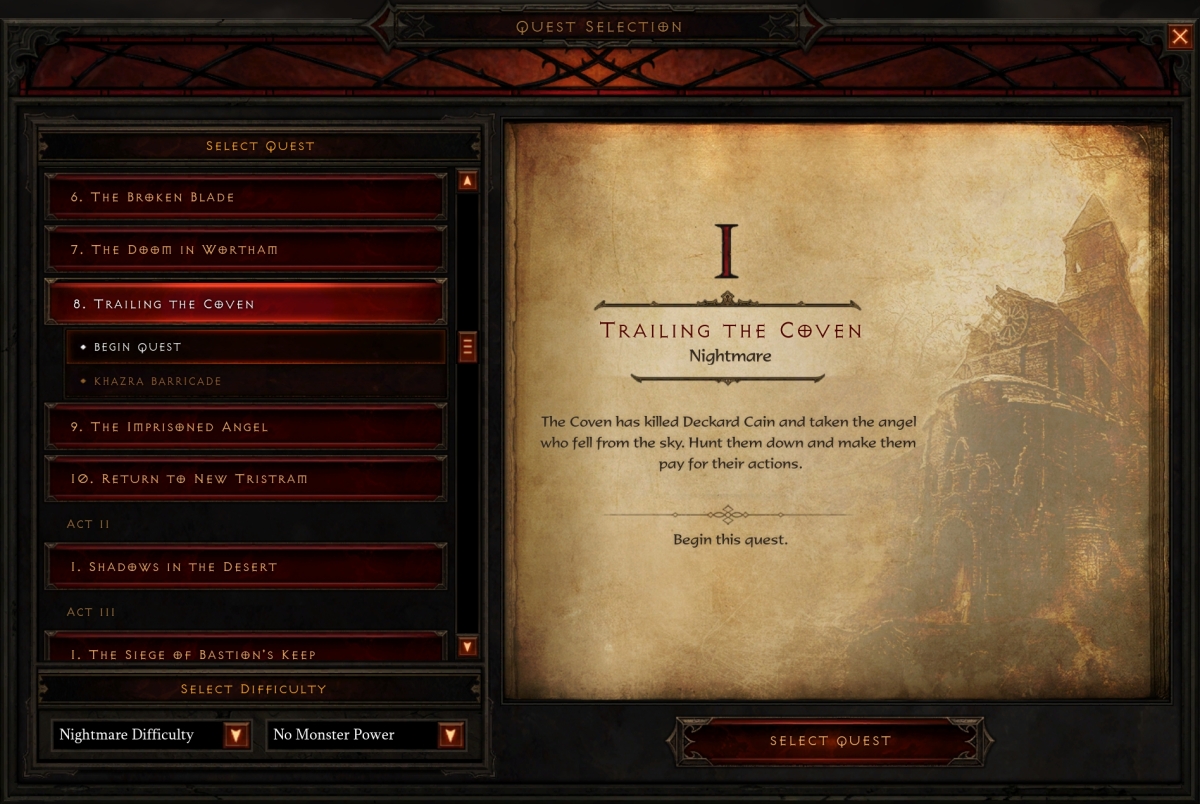Screen dimensions: 1200x804
Task: Select the Khazra Barricade quest step
Action: coord(255,381)
